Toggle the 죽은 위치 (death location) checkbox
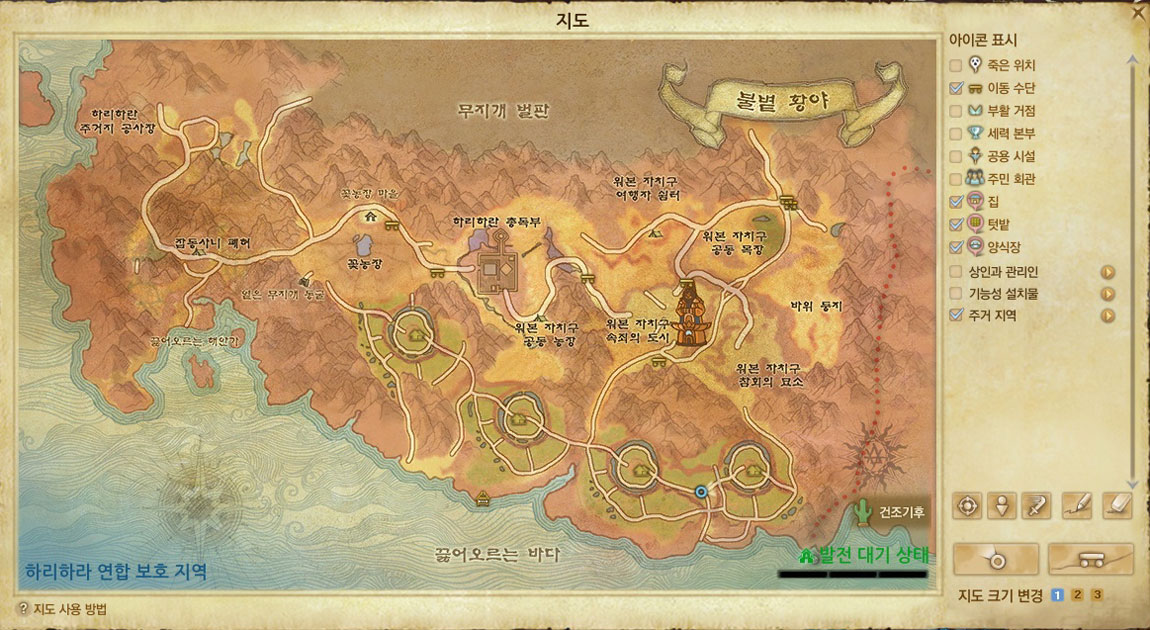Viewport: 1150px width, 630px height. click(956, 65)
